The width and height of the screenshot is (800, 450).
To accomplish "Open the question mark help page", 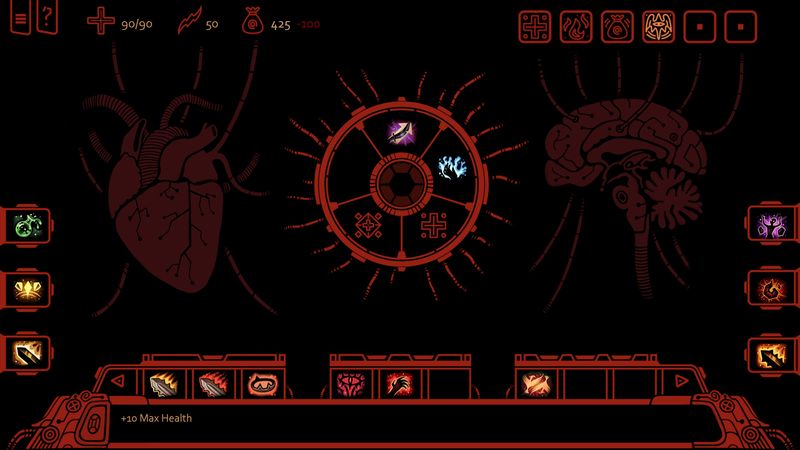I will [x=45, y=19].
